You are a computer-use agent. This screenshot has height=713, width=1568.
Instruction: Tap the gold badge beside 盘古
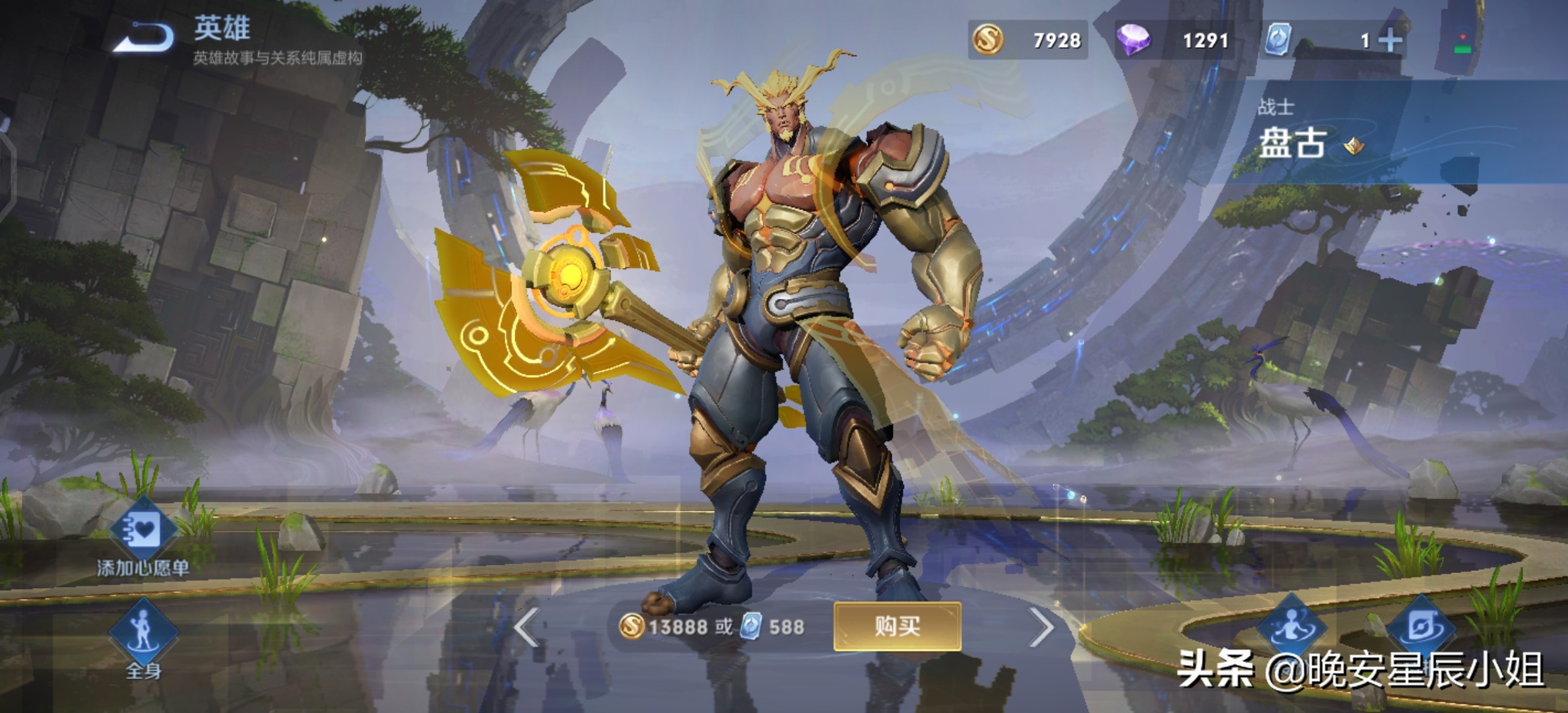1354,146
